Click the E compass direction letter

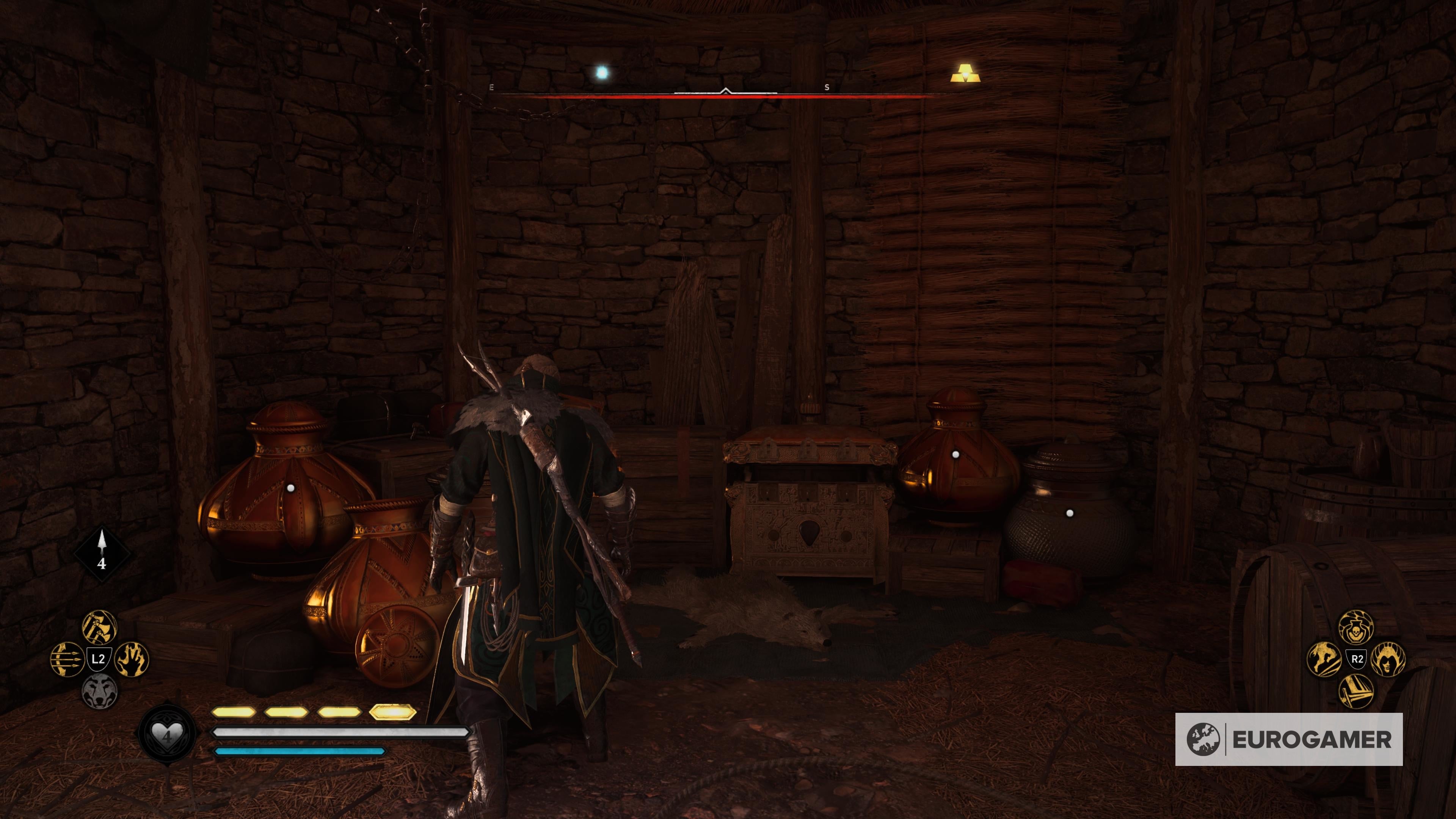coord(492,87)
